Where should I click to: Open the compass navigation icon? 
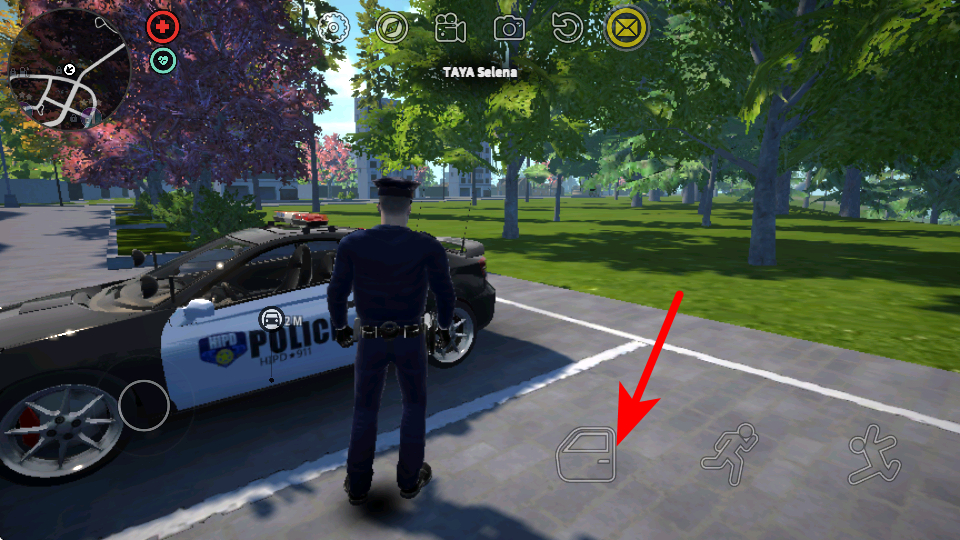392,27
